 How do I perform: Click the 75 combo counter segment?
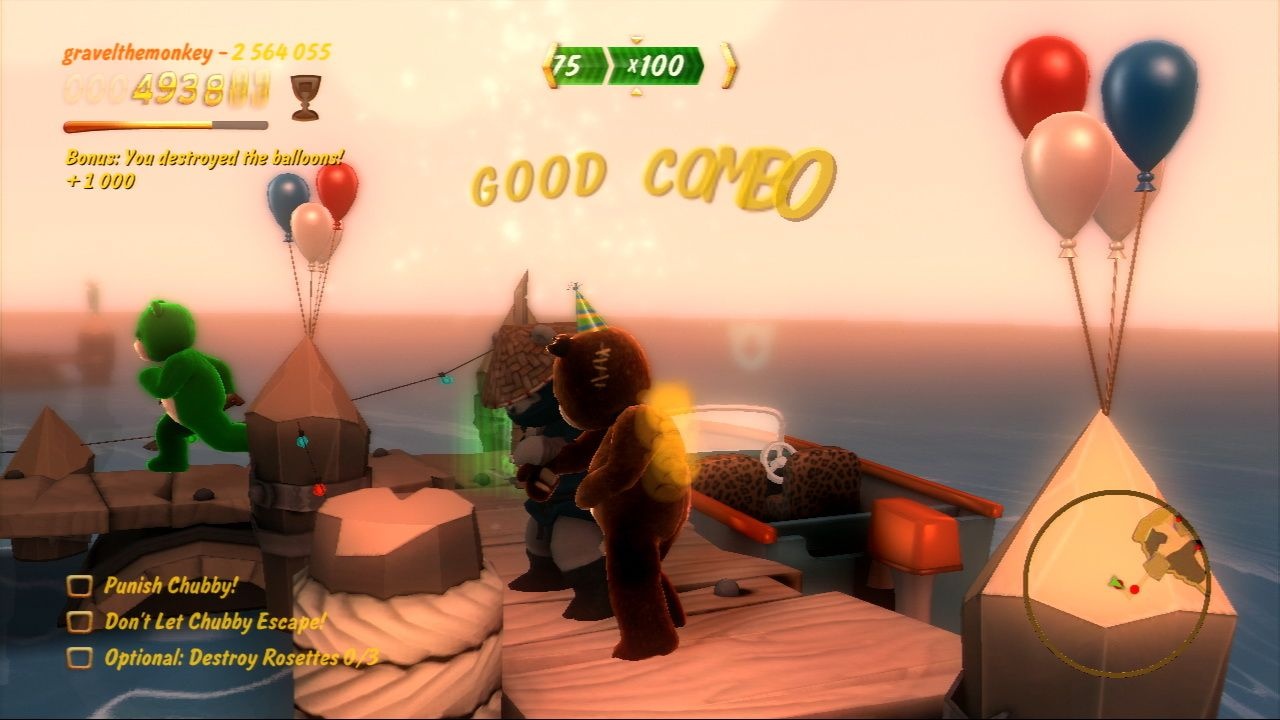point(577,67)
